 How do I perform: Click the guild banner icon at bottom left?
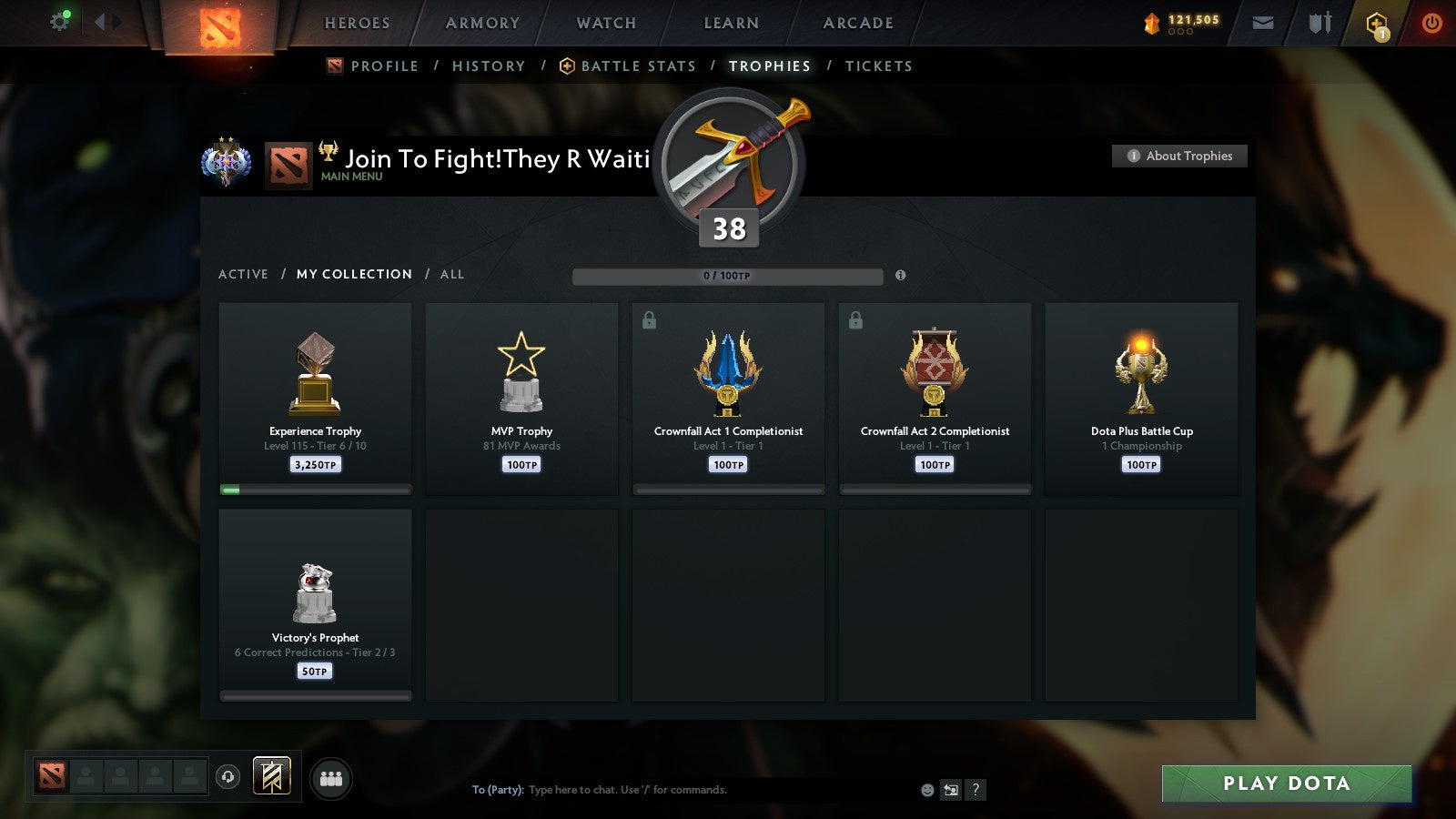click(x=270, y=774)
